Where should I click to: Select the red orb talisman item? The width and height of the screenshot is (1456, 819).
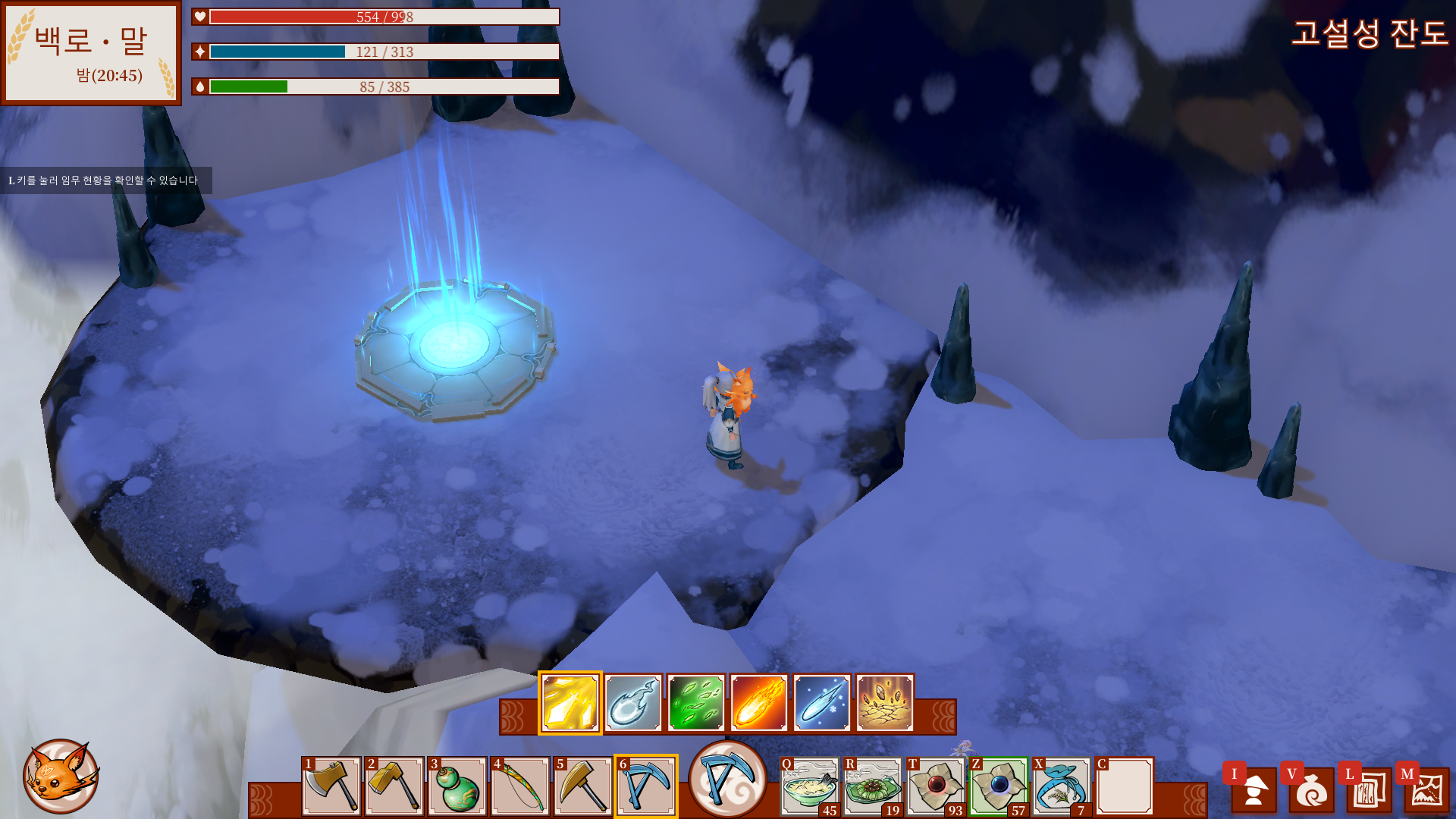pyautogui.click(x=936, y=786)
